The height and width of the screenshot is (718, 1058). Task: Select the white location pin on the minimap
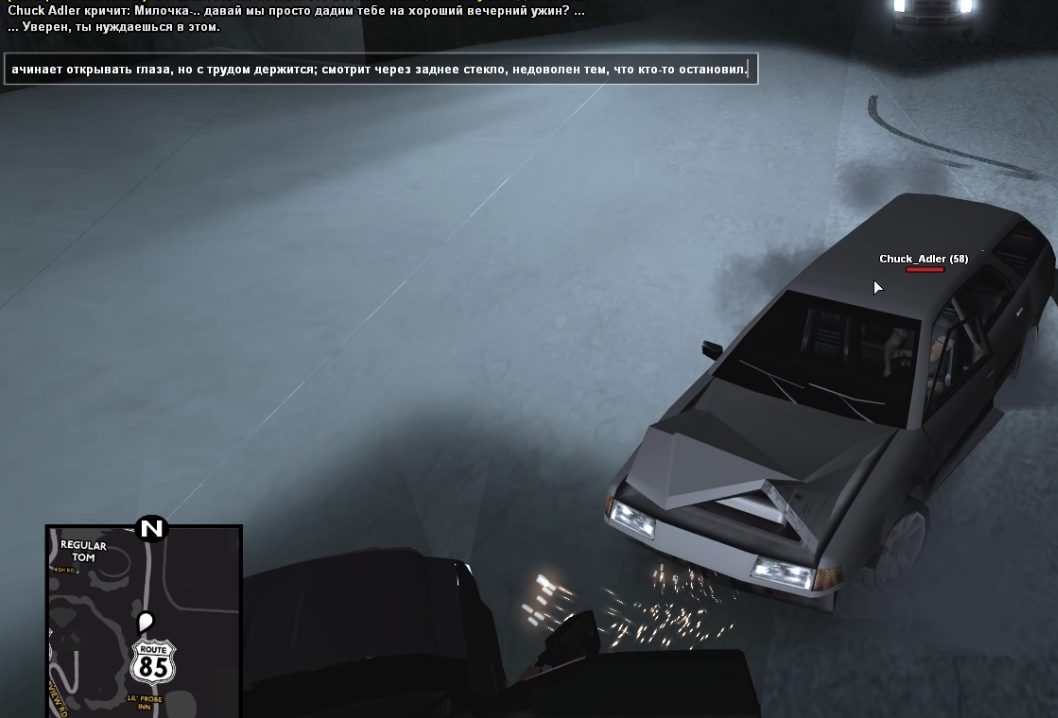(x=145, y=622)
